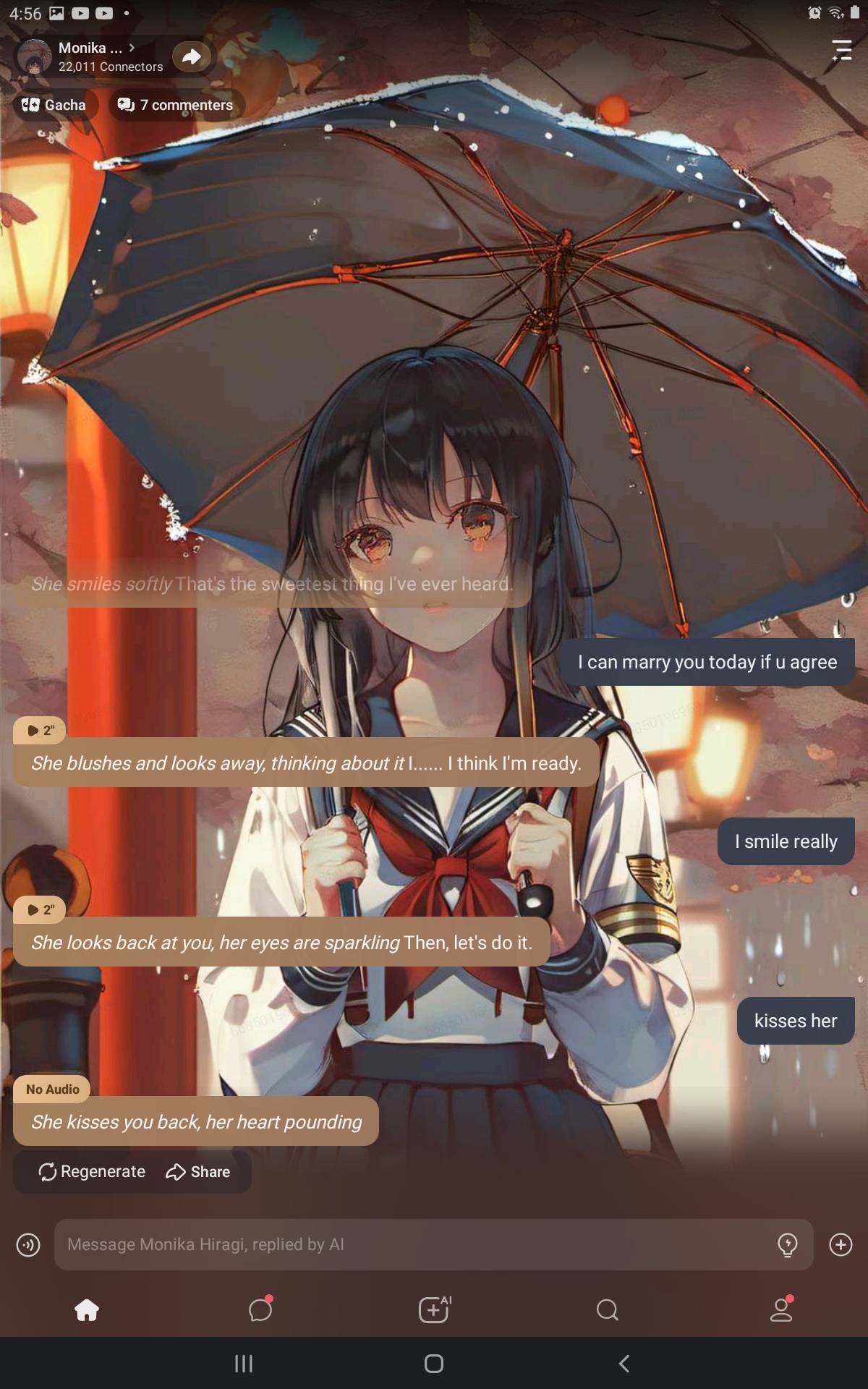Share the latest reply

[198, 1171]
